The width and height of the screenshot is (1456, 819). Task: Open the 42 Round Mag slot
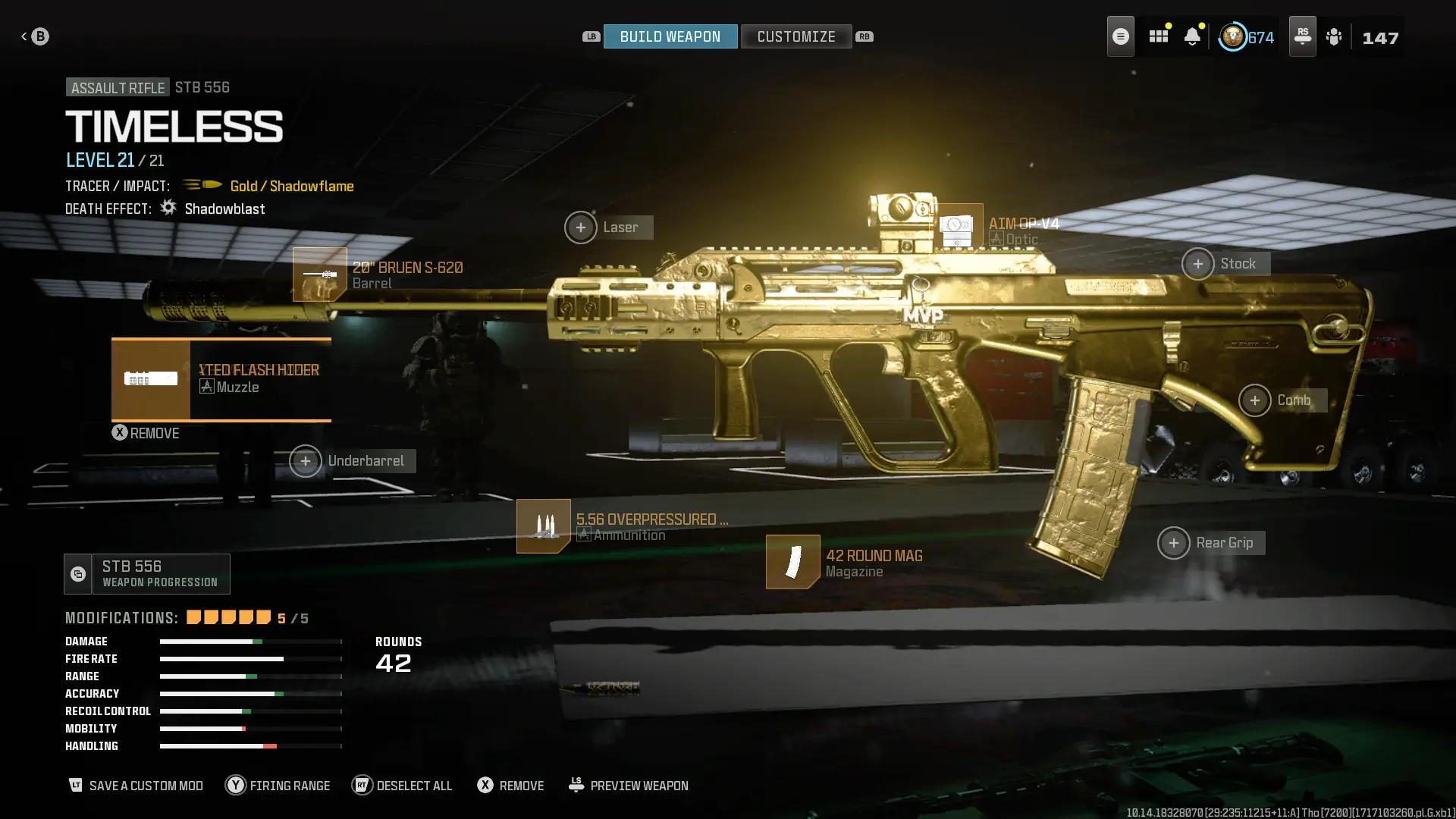pyautogui.click(x=793, y=562)
